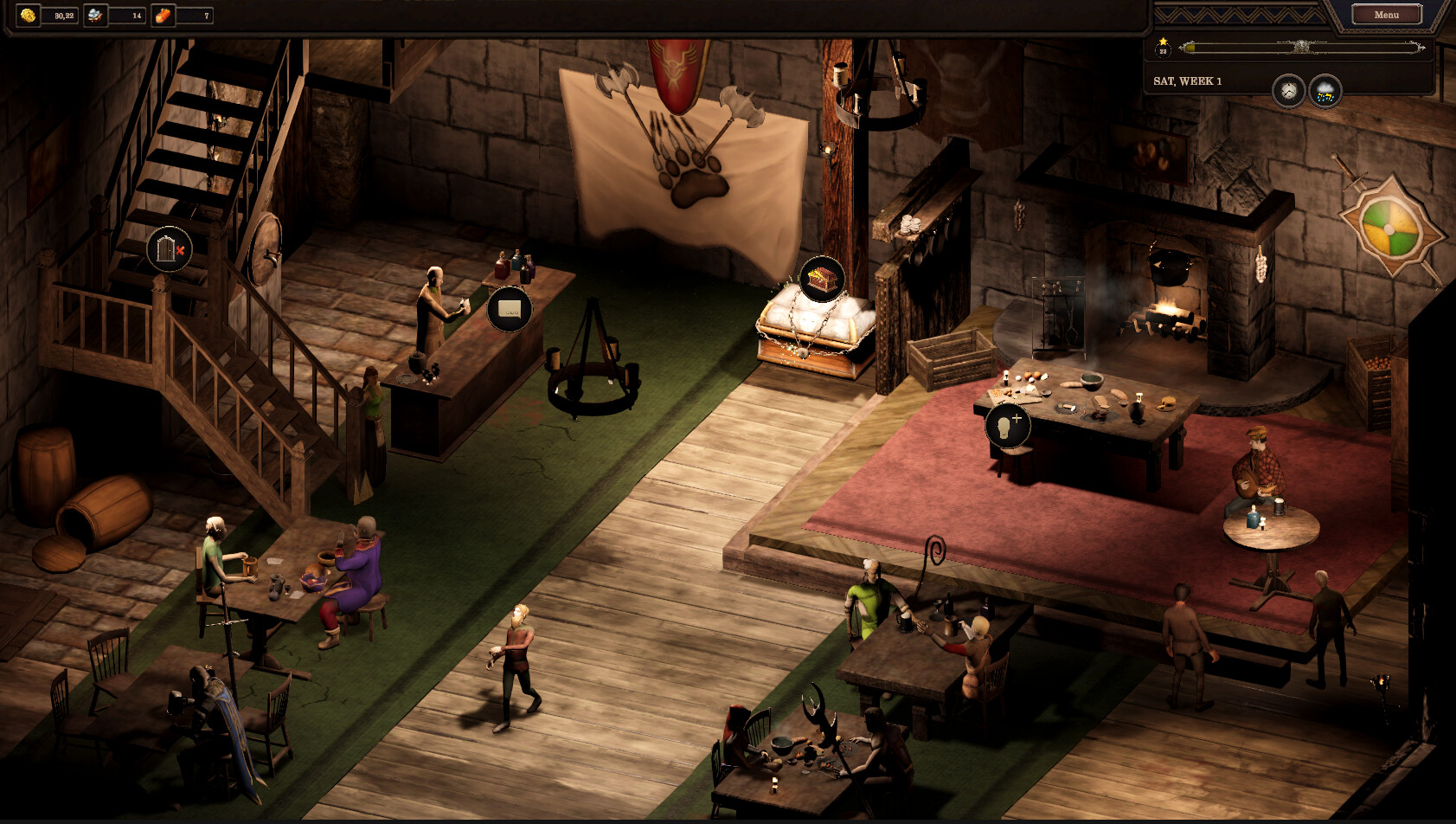1456x824 pixels.
Task: Activate the lightbulb plus marker by the table
Action: tap(1008, 425)
